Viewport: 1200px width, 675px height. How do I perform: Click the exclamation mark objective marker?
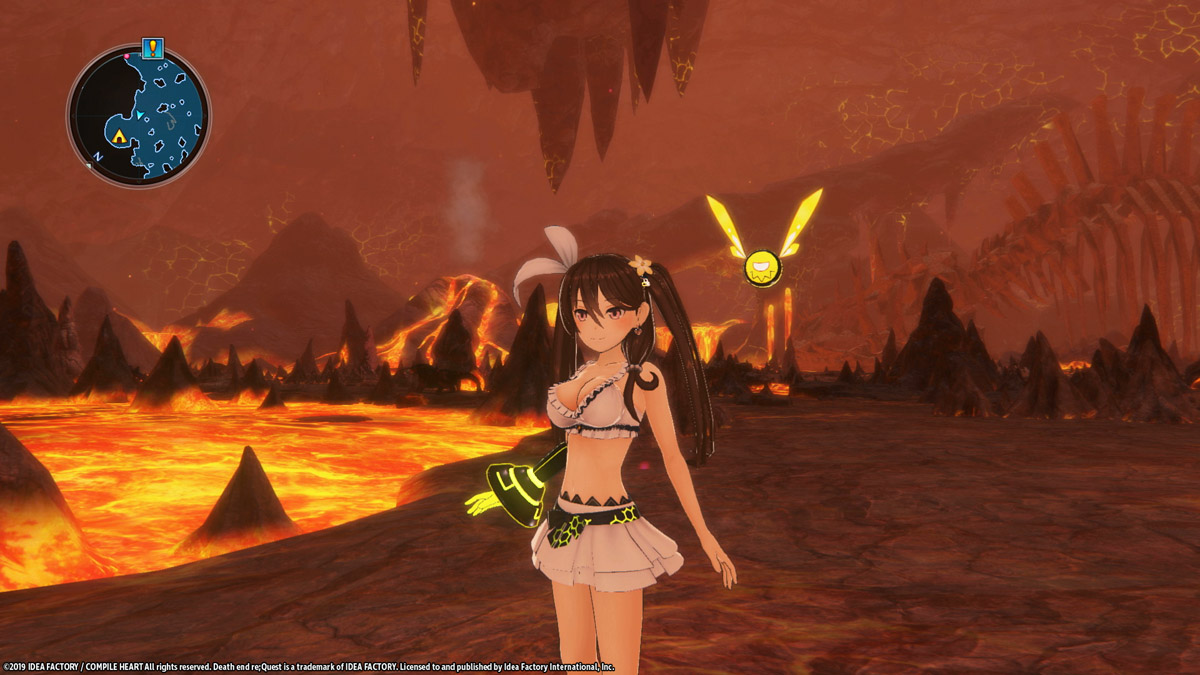(x=152, y=47)
